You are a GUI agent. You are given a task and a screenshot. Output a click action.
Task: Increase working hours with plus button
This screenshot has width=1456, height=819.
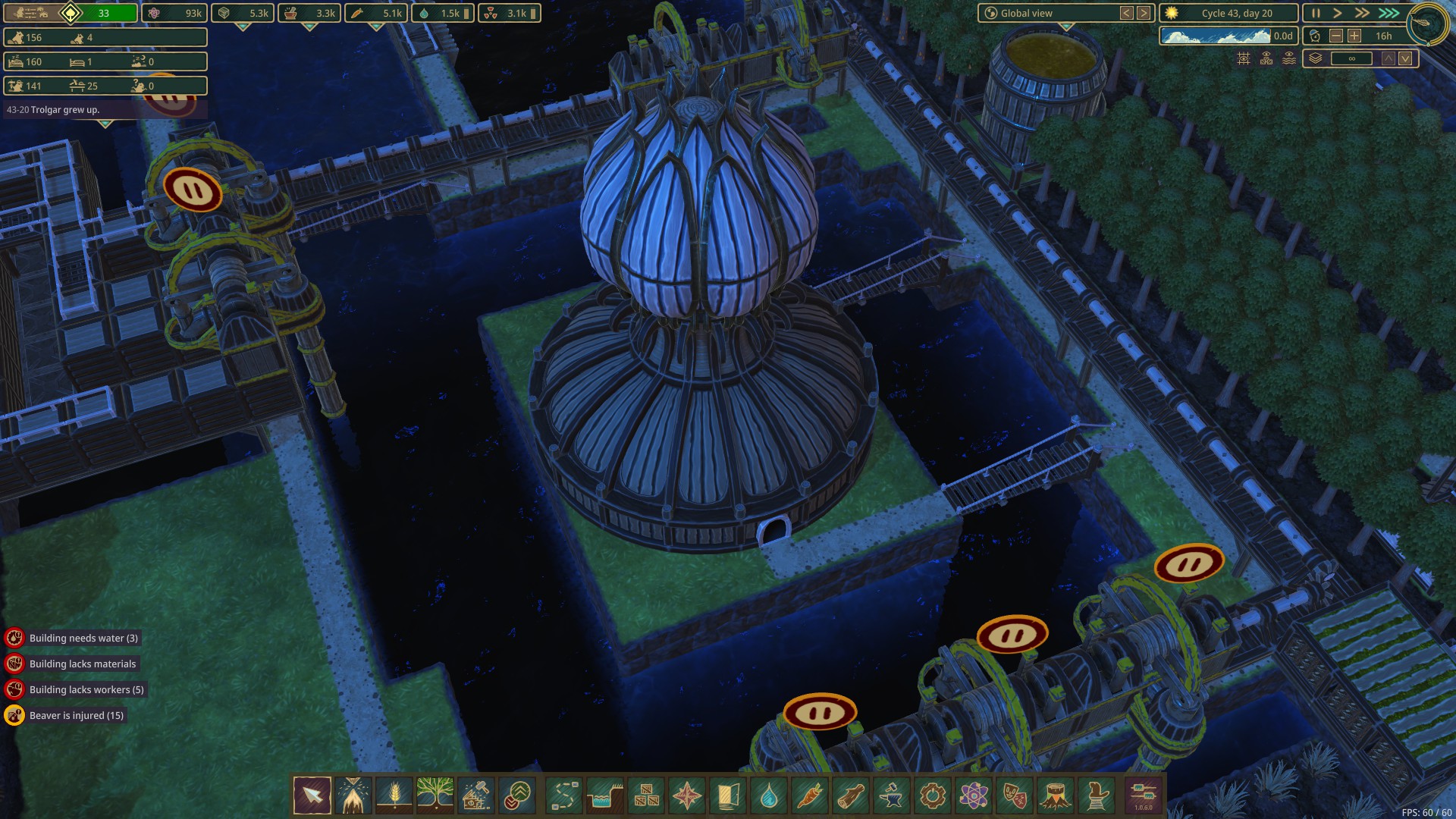click(x=1354, y=36)
